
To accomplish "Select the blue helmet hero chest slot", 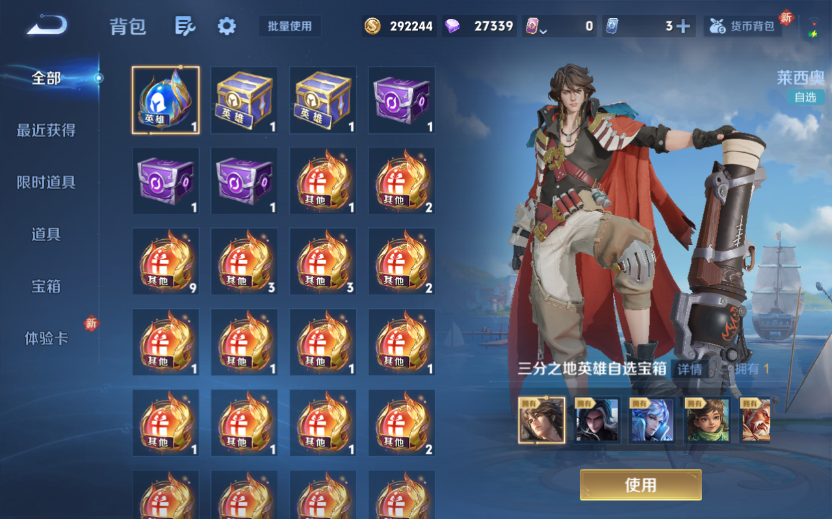I will [x=166, y=100].
